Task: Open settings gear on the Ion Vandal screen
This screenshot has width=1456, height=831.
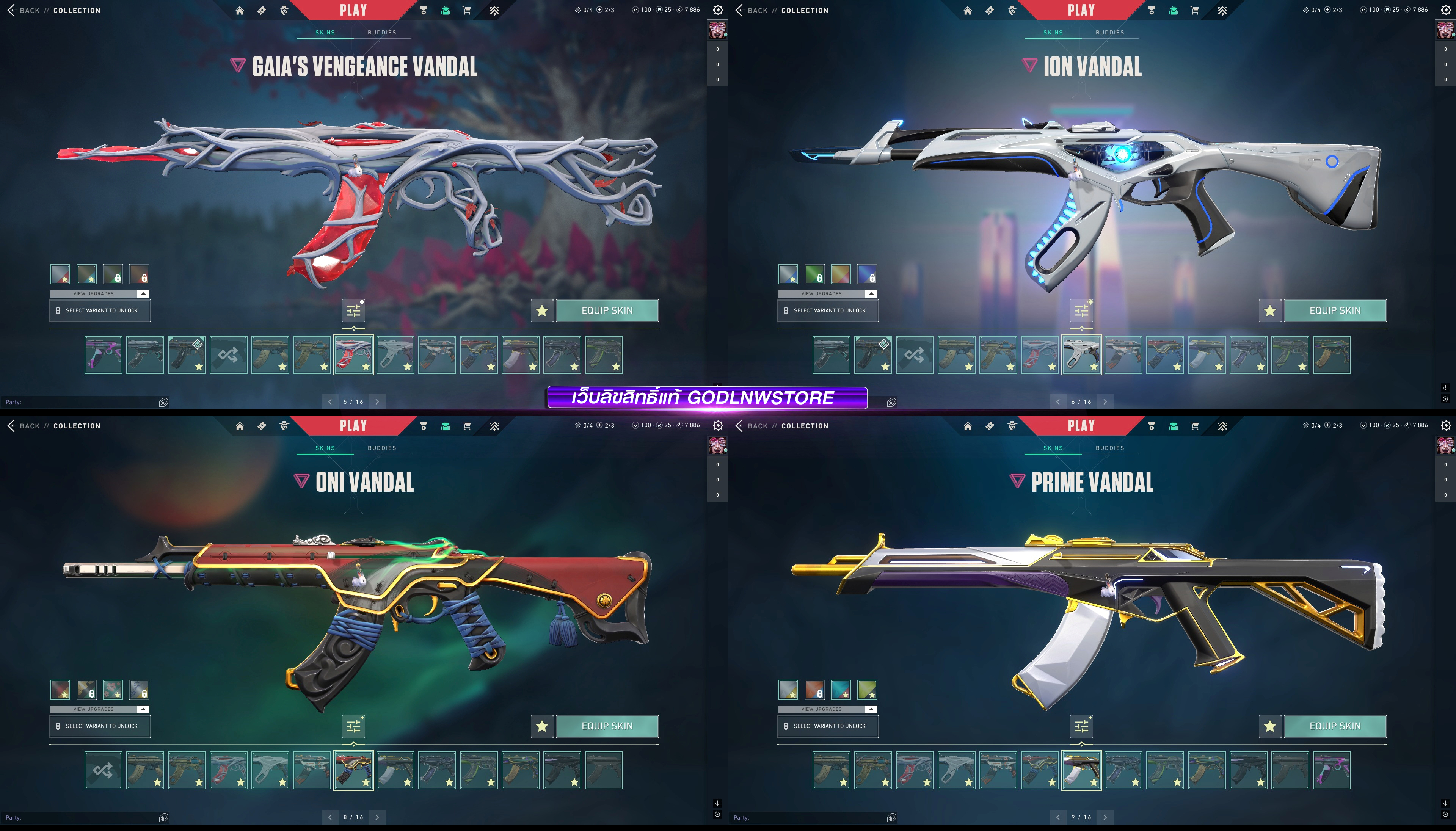Action: tap(1446, 10)
